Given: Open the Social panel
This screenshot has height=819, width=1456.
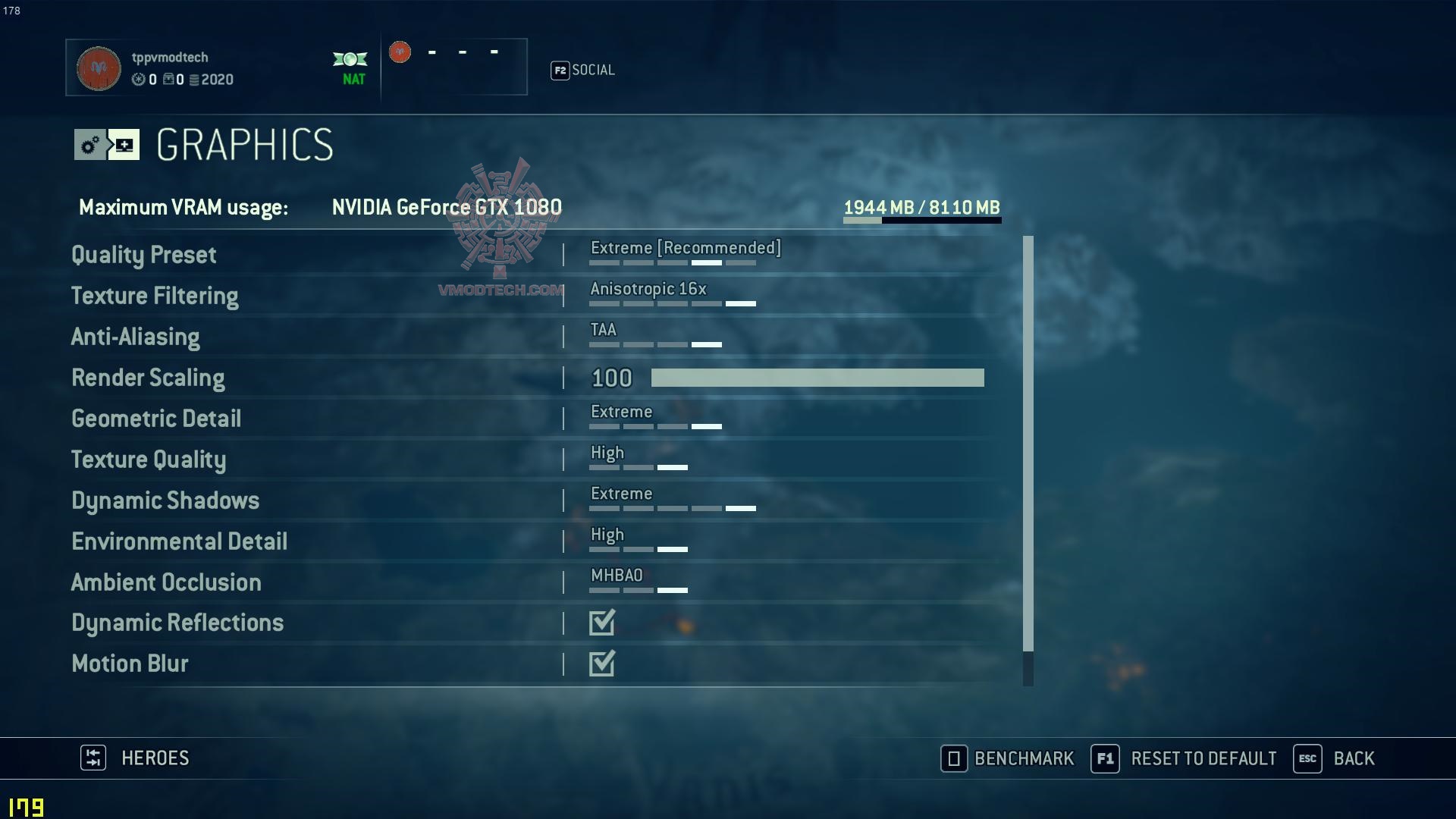Looking at the screenshot, I should pyautogui.click(x=582, y=71).
